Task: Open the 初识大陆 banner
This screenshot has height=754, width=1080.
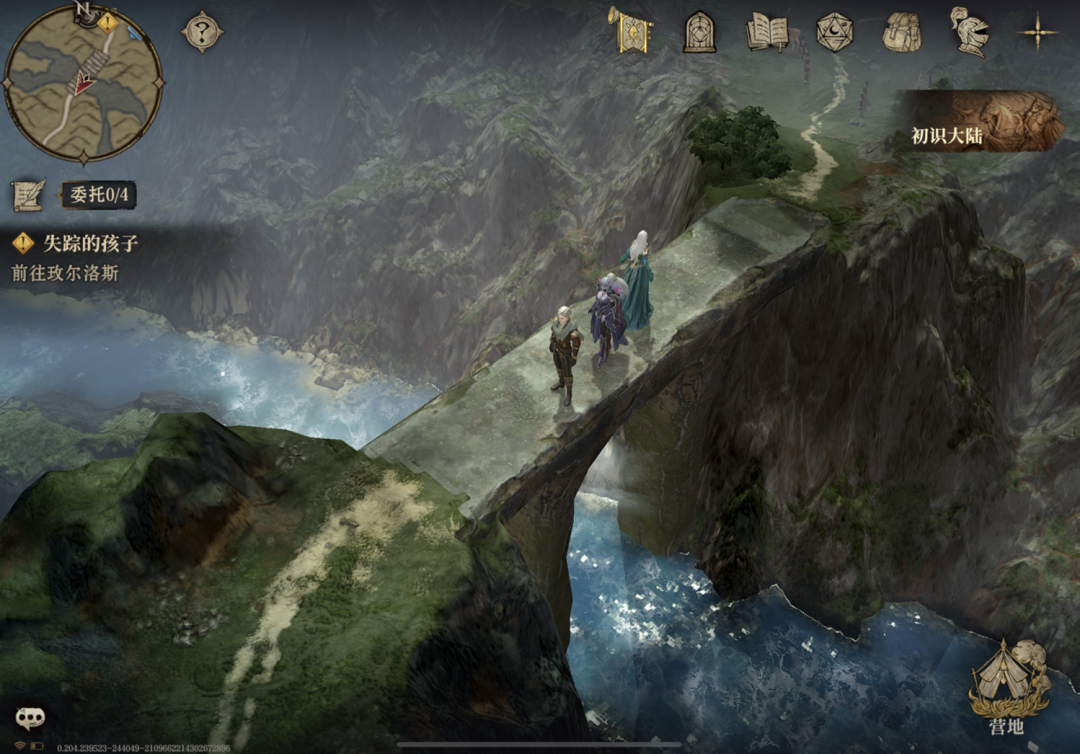Action: 982,122
